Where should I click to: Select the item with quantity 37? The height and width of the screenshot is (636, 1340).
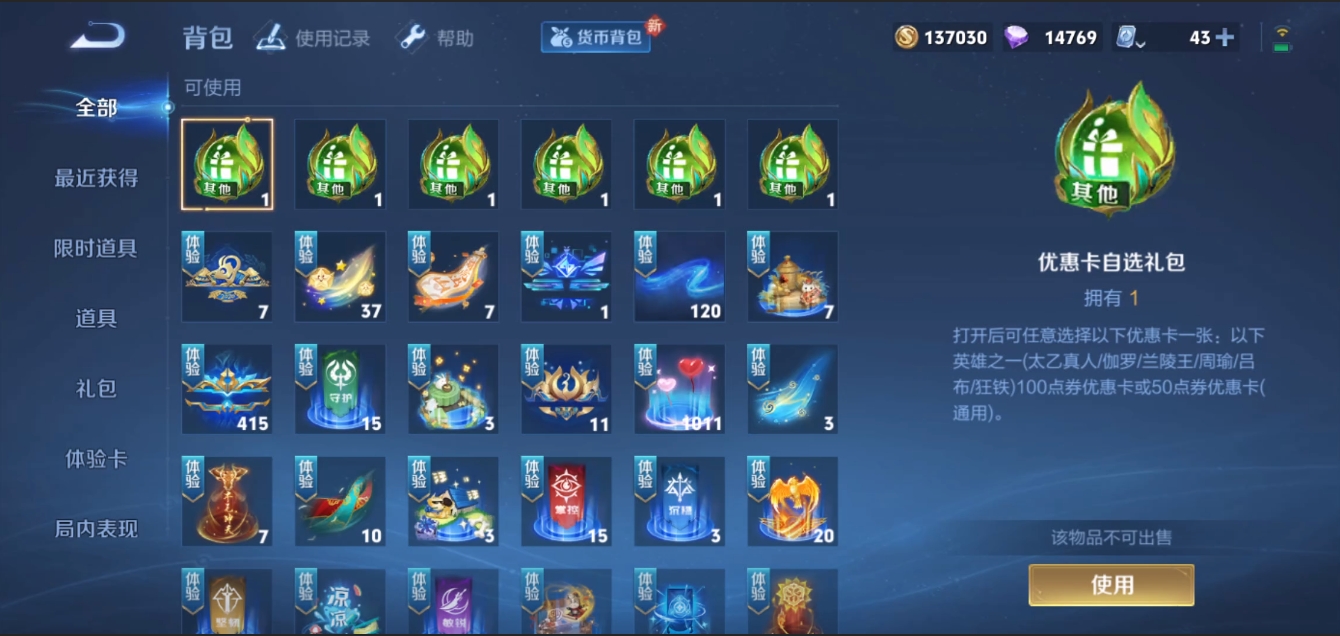(340, 277)
